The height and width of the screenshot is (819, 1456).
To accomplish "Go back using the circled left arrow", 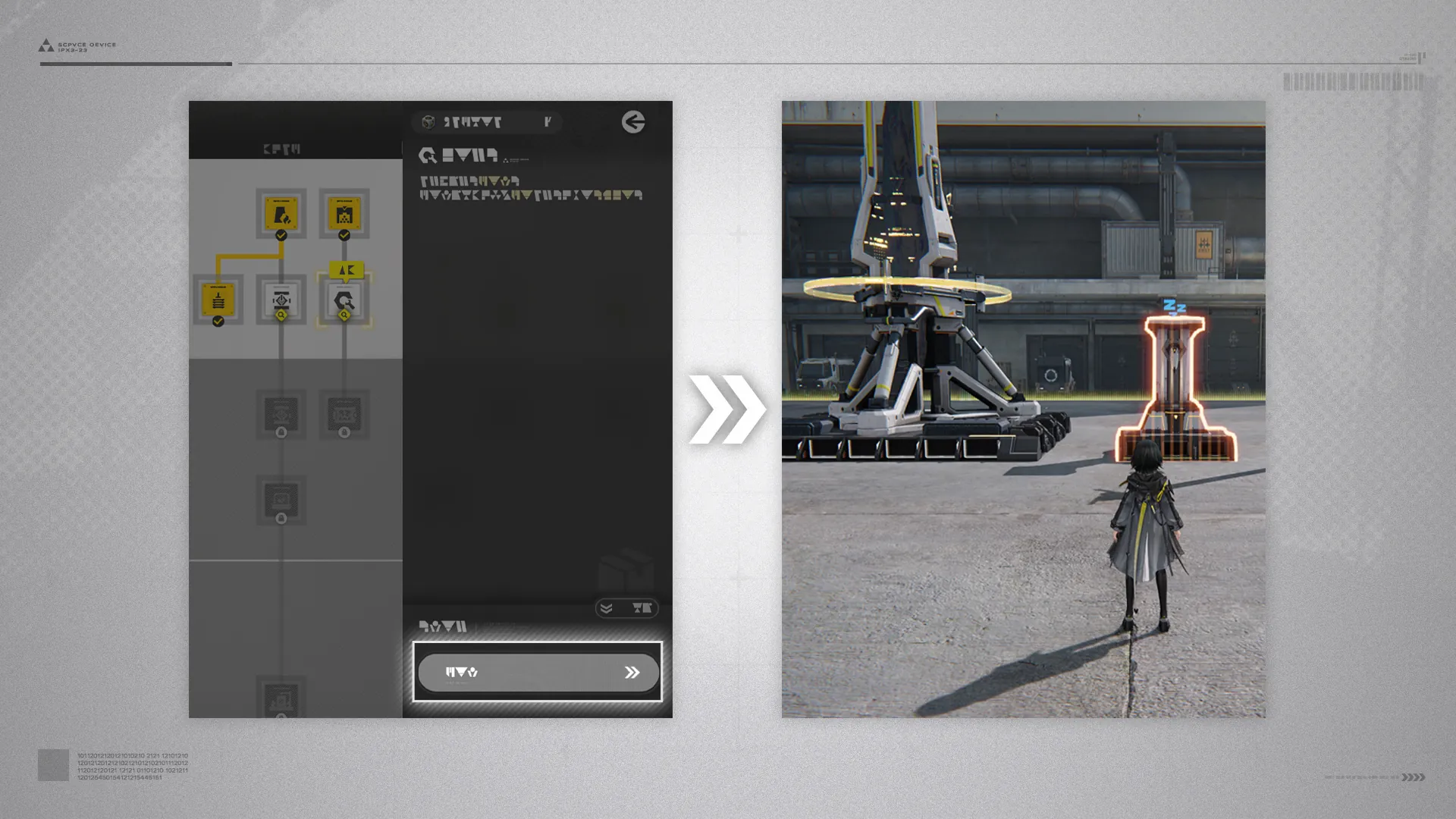I will pos(633,122).
